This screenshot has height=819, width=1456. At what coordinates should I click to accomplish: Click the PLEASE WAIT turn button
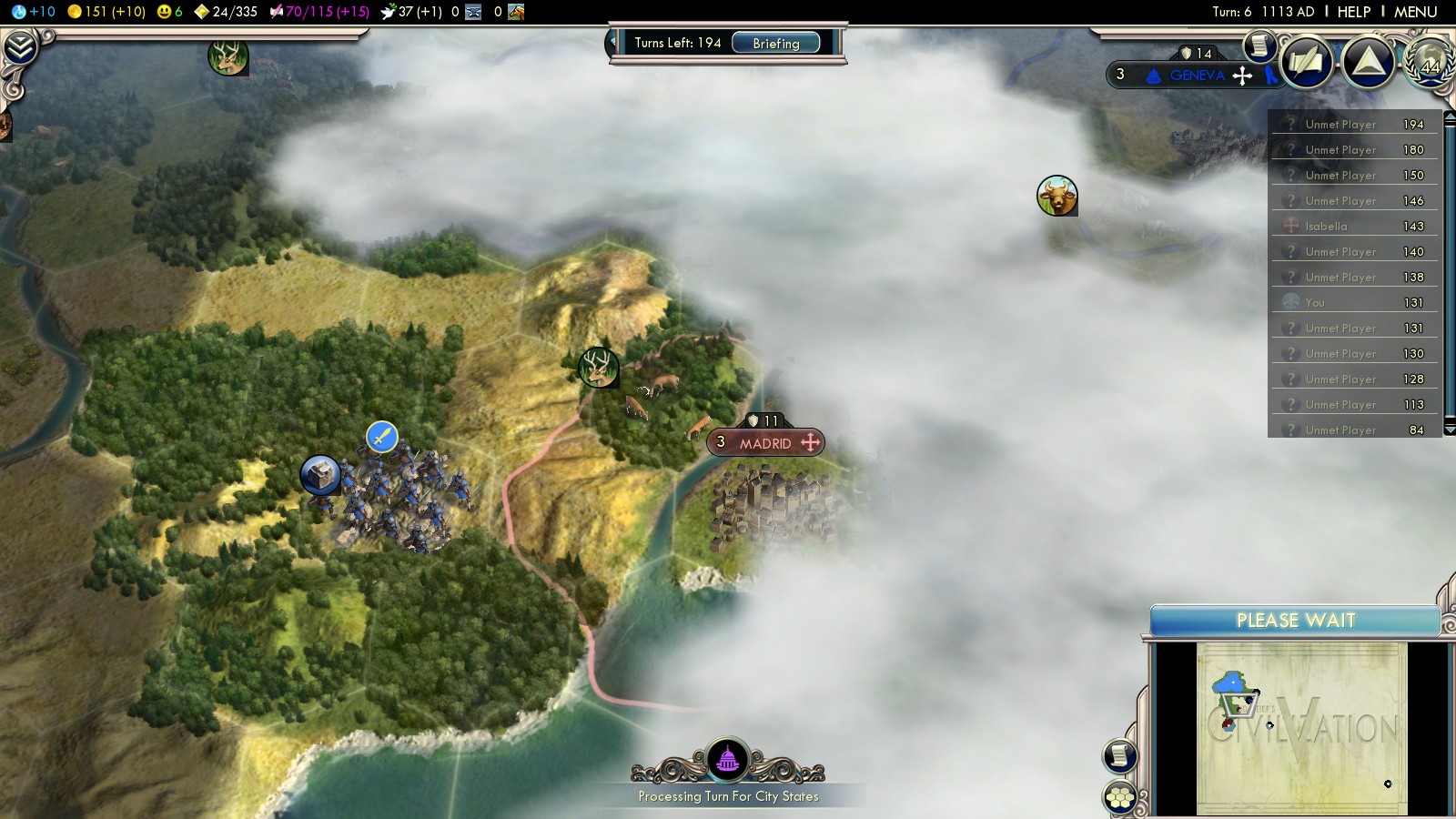point(1295,621)
